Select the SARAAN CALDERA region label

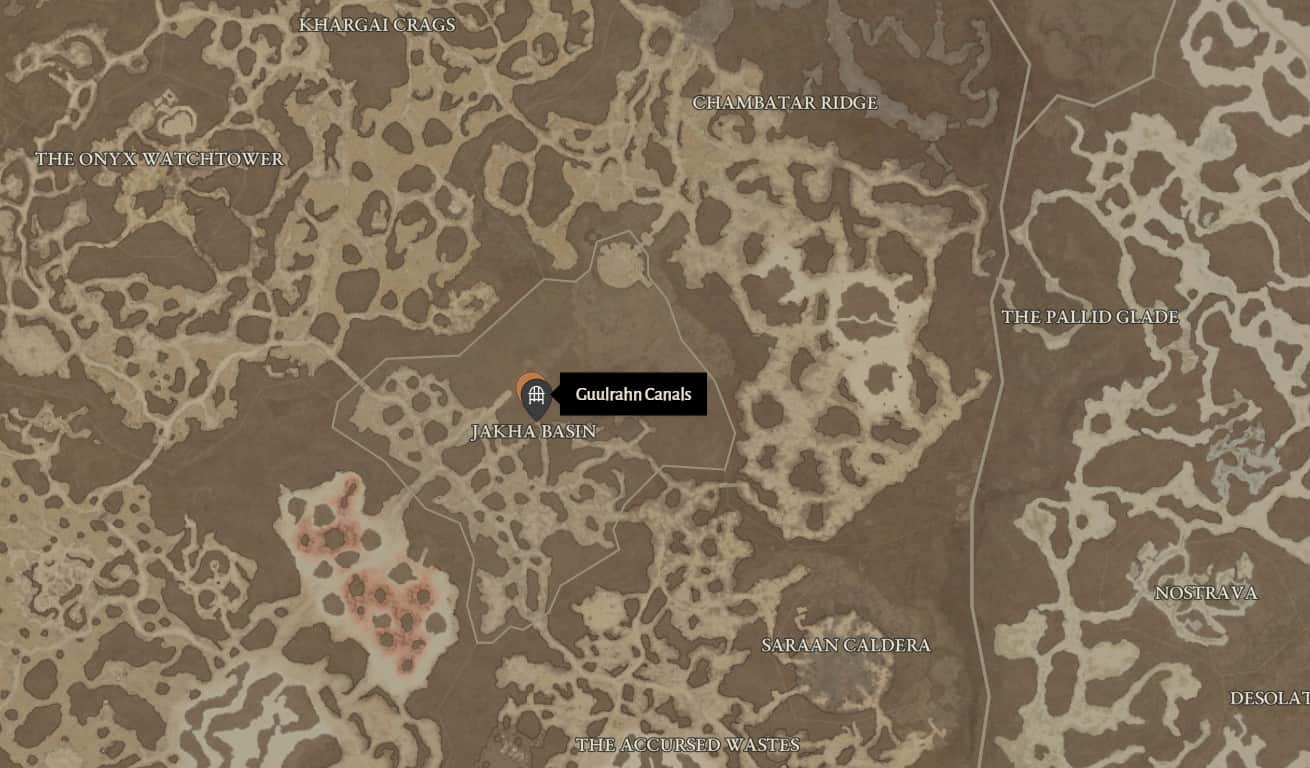point(845,646)
